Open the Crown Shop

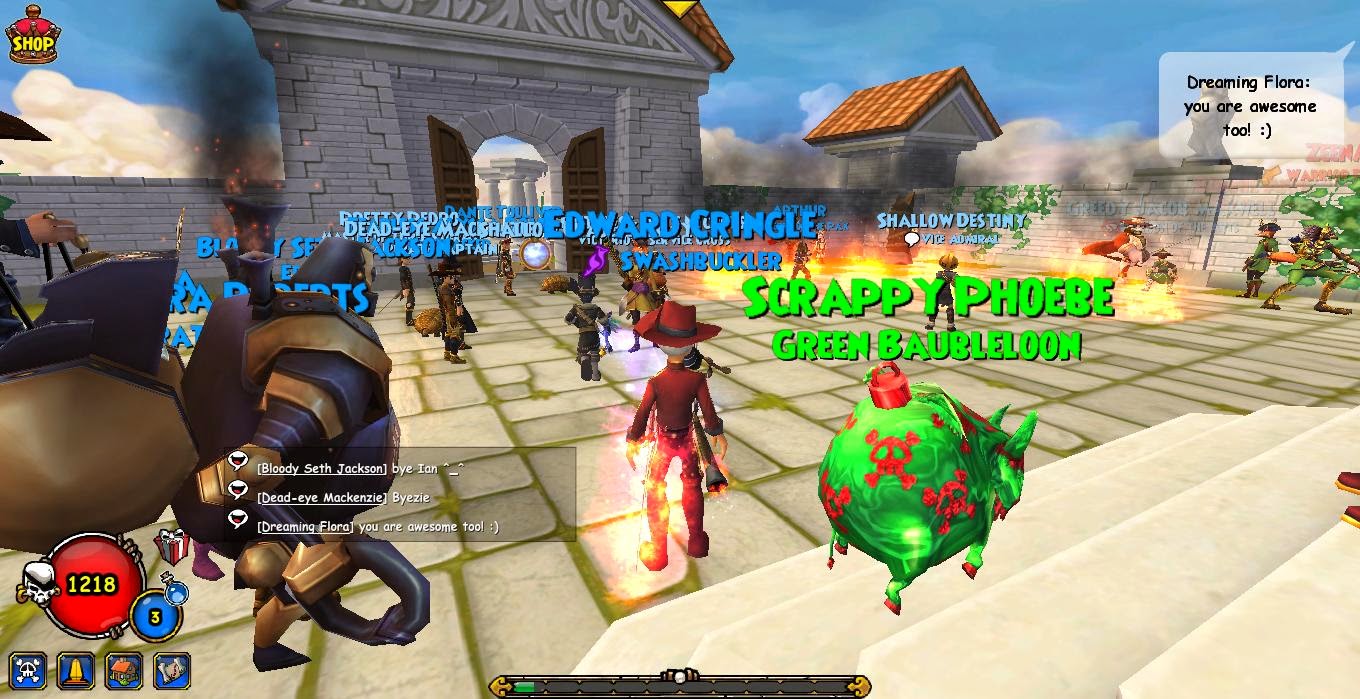(32, 36)
